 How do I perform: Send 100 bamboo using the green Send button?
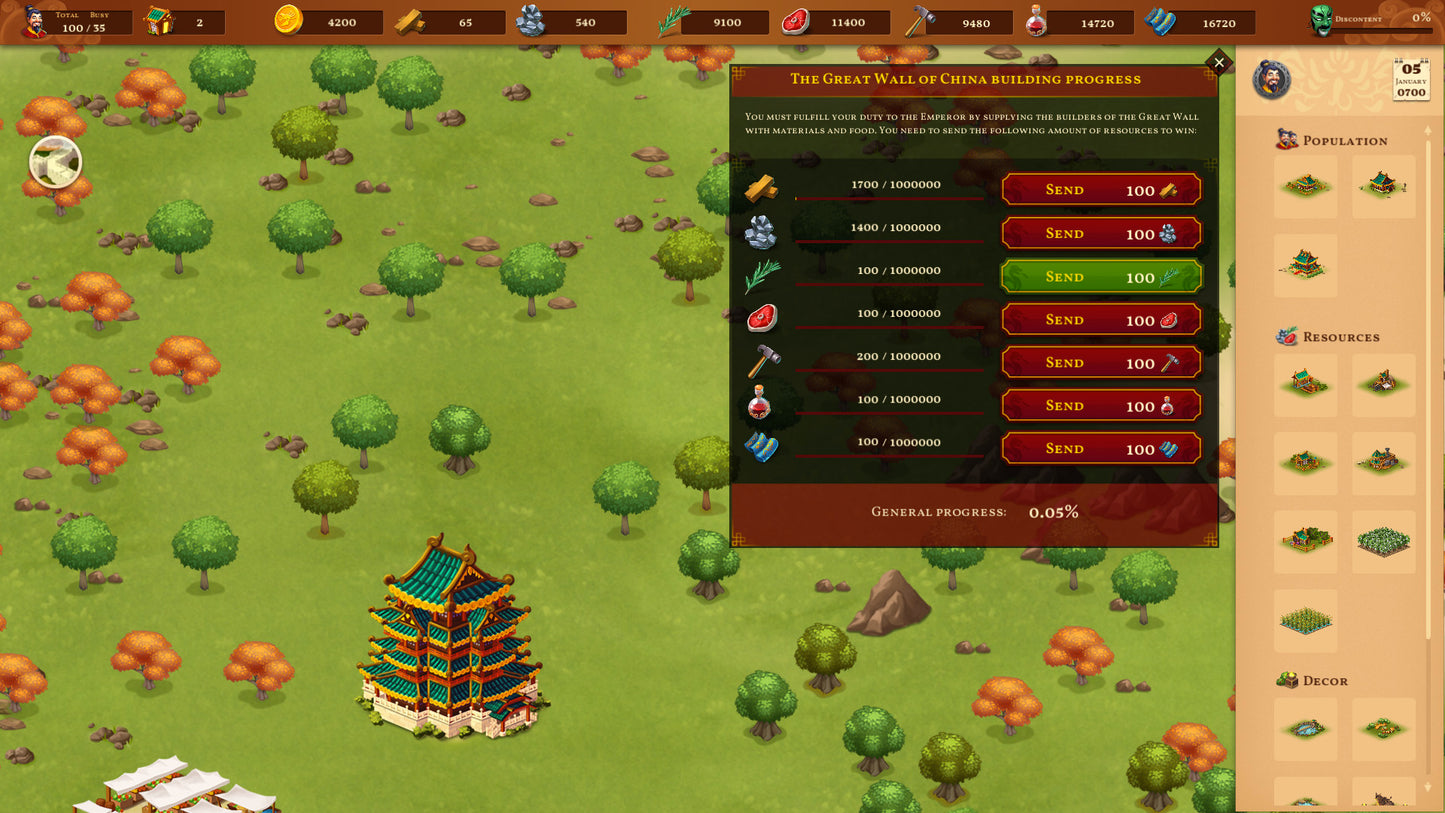[x=1100, y=276]
